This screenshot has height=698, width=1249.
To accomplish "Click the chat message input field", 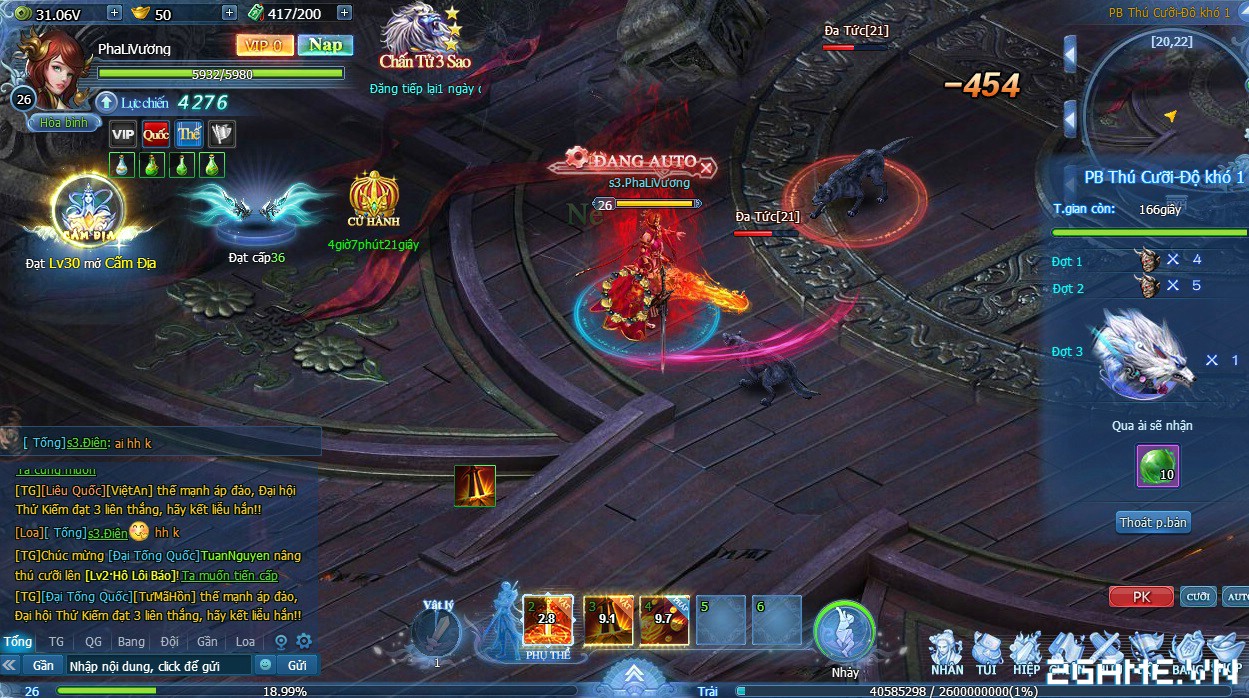I will pos(158,665).
